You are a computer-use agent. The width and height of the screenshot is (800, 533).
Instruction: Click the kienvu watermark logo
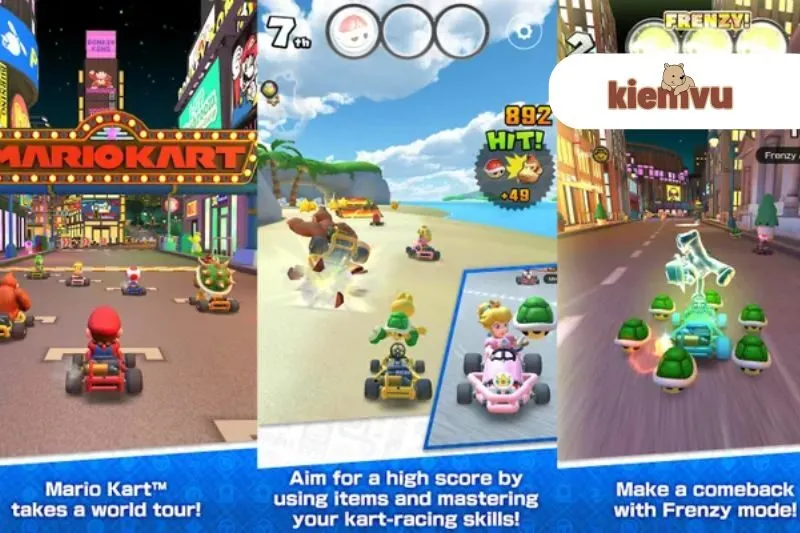670,90
